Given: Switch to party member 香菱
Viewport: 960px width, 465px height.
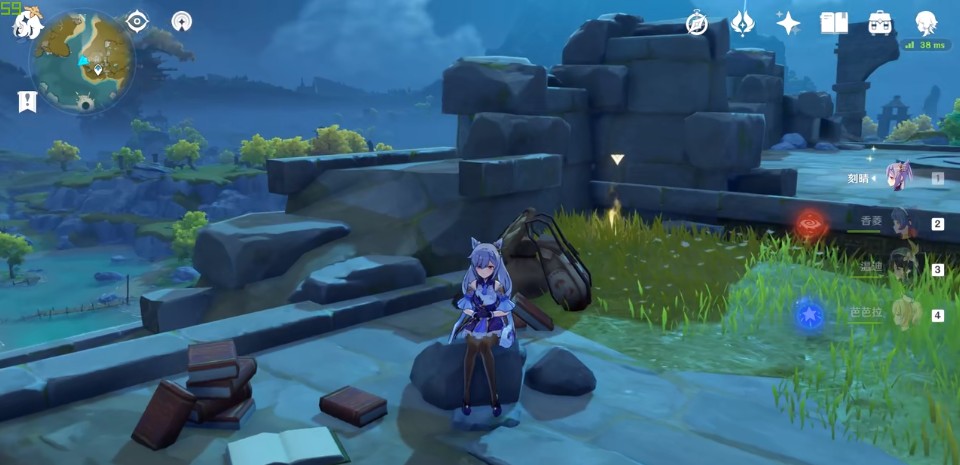Looking at the screenshot, I should click(x=898, y=223).
